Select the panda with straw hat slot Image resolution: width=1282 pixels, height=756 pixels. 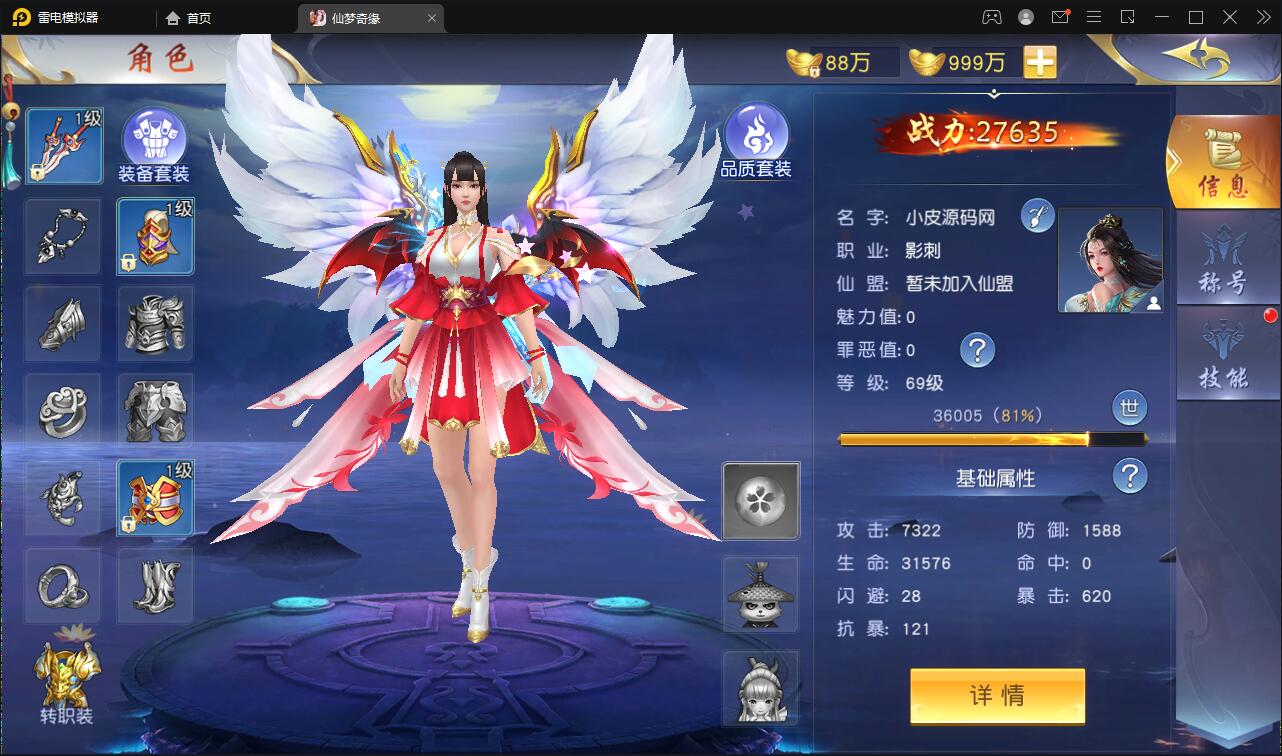pyautogui.click(x=761, y=594)
